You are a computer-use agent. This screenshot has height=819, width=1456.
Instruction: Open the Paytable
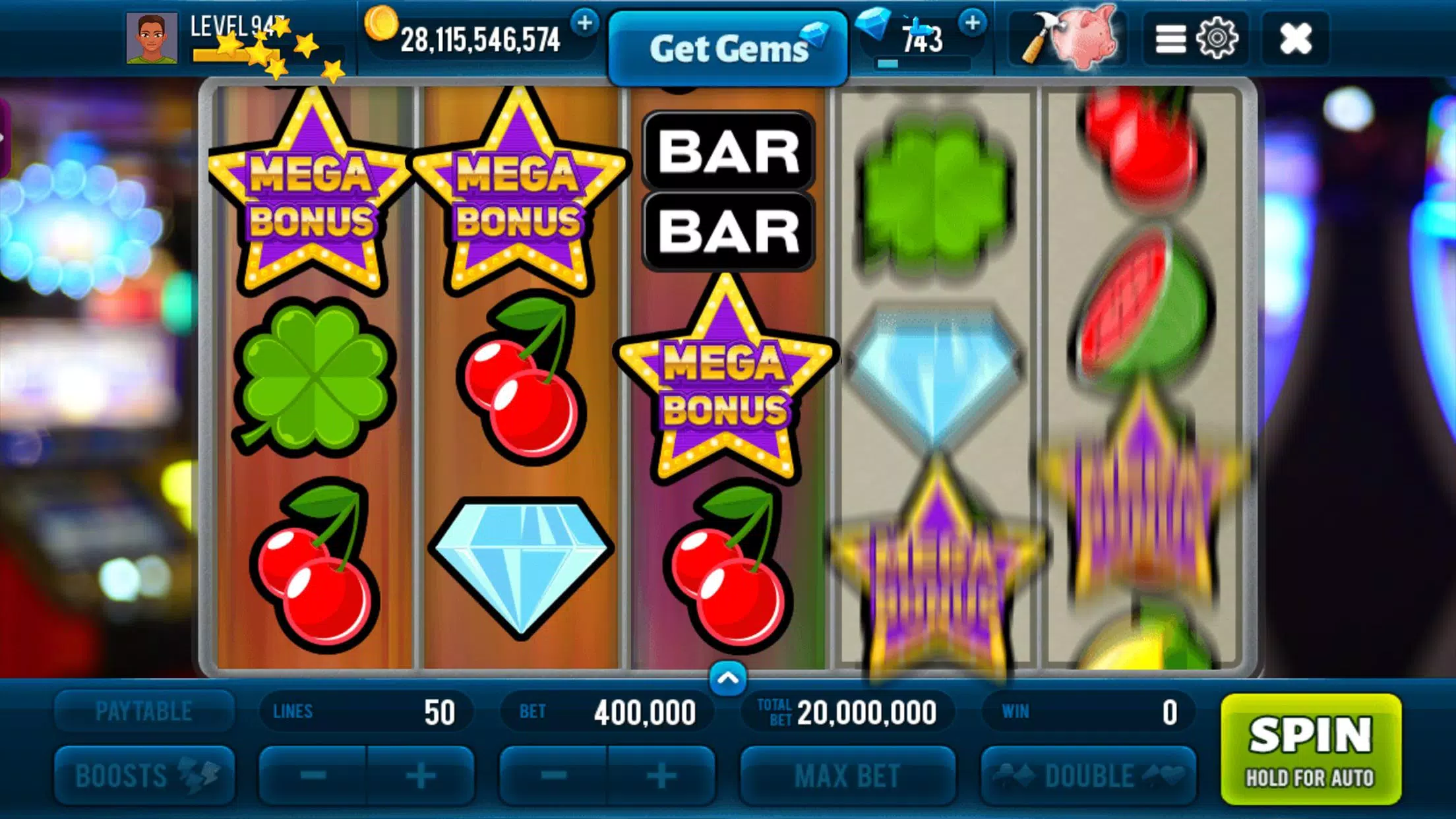144,710
